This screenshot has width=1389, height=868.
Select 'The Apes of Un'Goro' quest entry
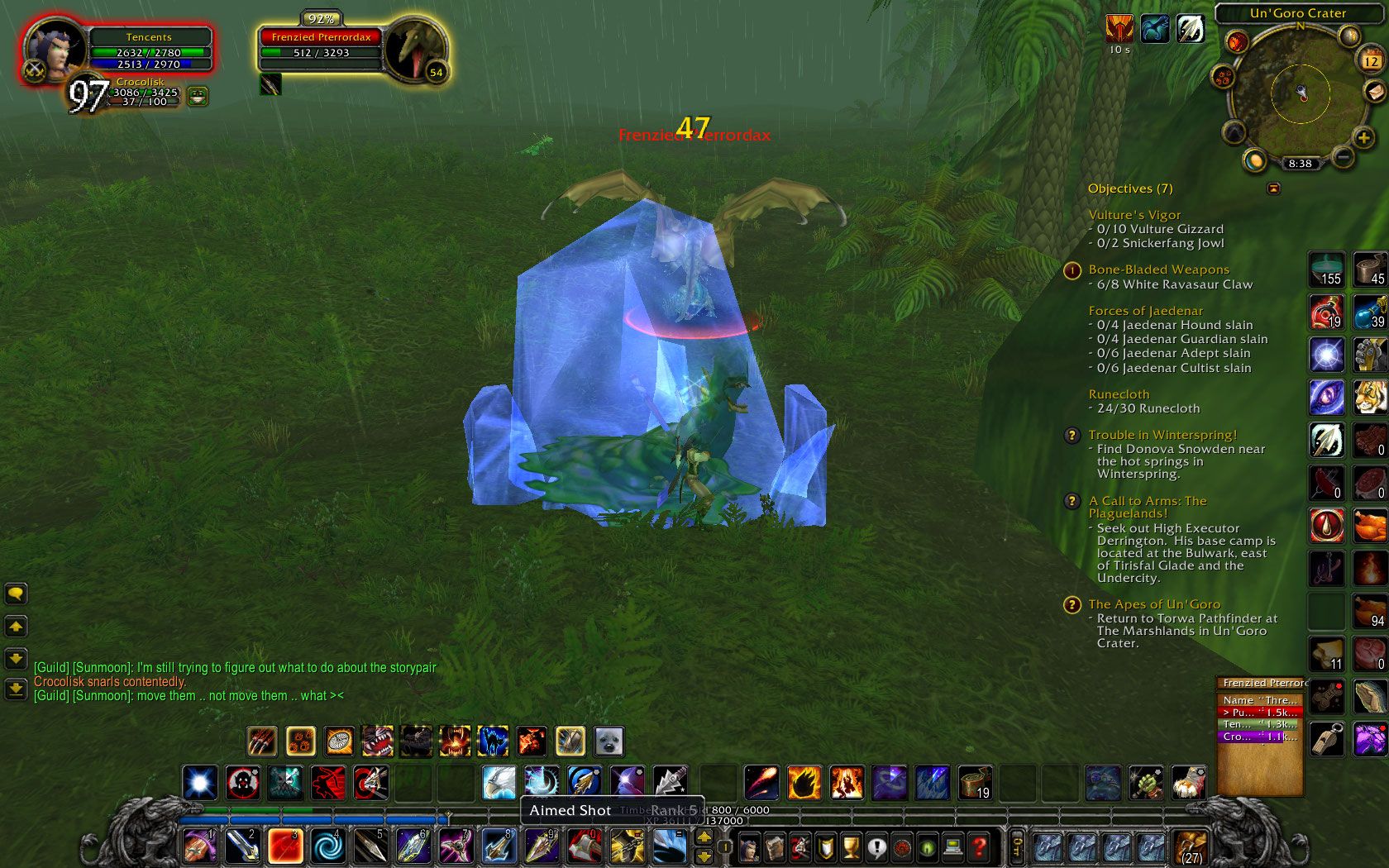click(x=1154, y=604)
